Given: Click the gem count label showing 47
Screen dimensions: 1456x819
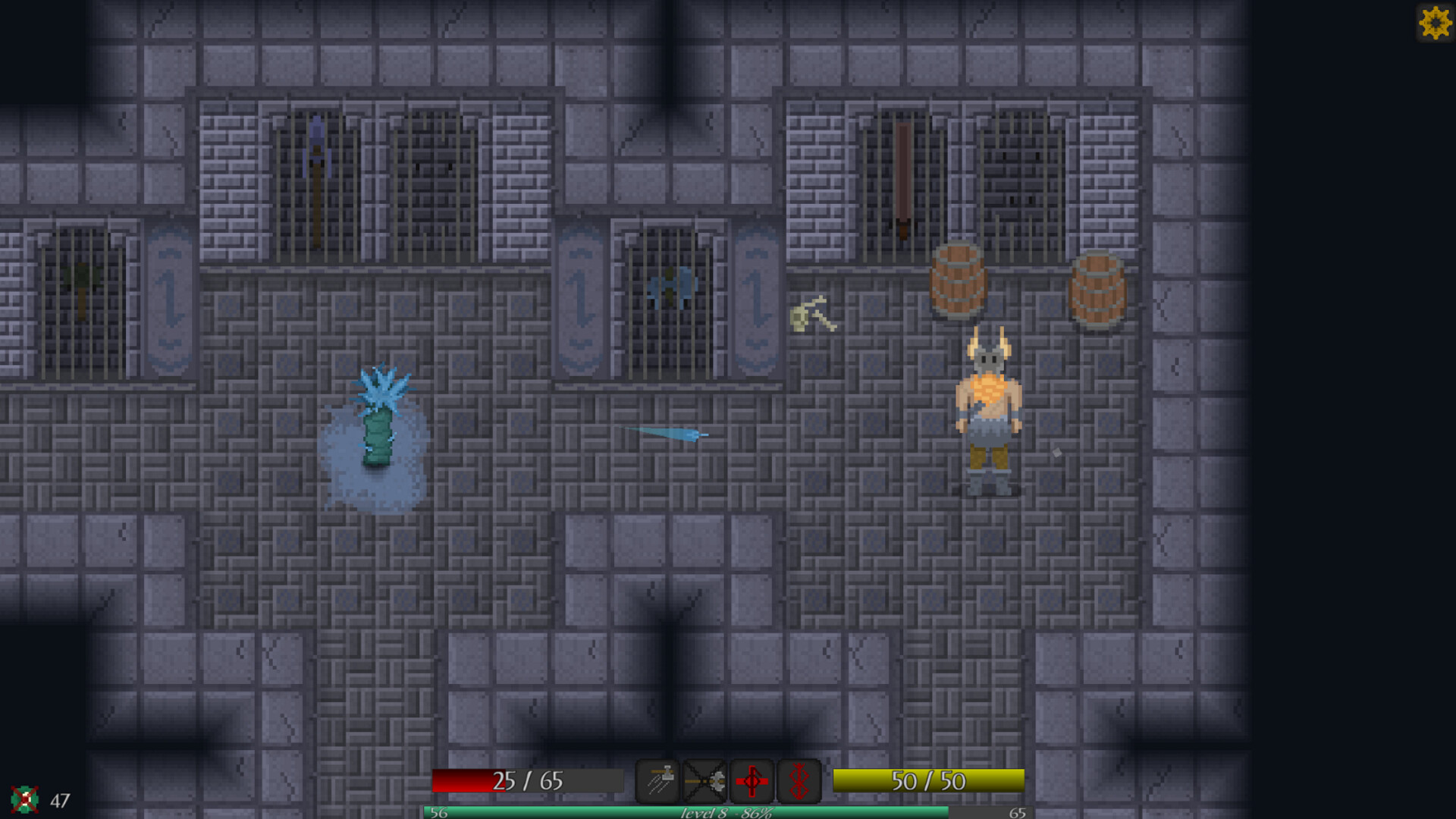Looking at the screenshot, I should click(x=59, y=799).
